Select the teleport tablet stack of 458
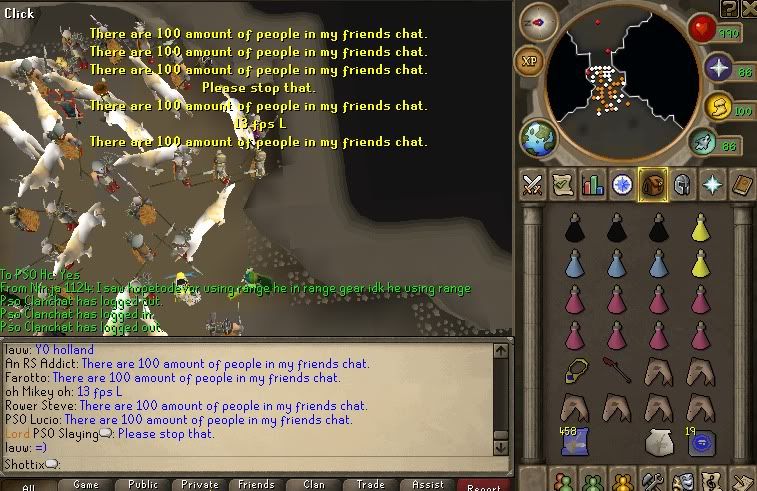Screen dimensions: 757x491 click(x=575, y=440)
